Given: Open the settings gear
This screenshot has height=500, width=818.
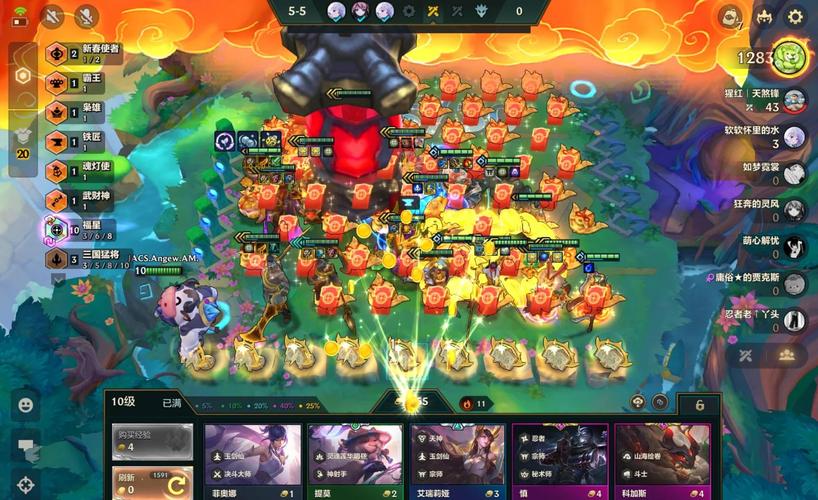Looking at the screenshot, I should coord(795,17).
